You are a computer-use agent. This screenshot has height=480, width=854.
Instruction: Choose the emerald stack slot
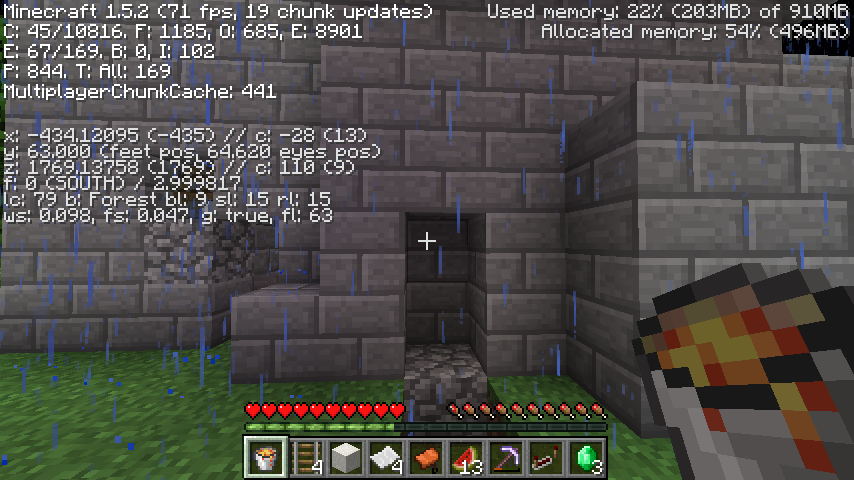(585, 457)
